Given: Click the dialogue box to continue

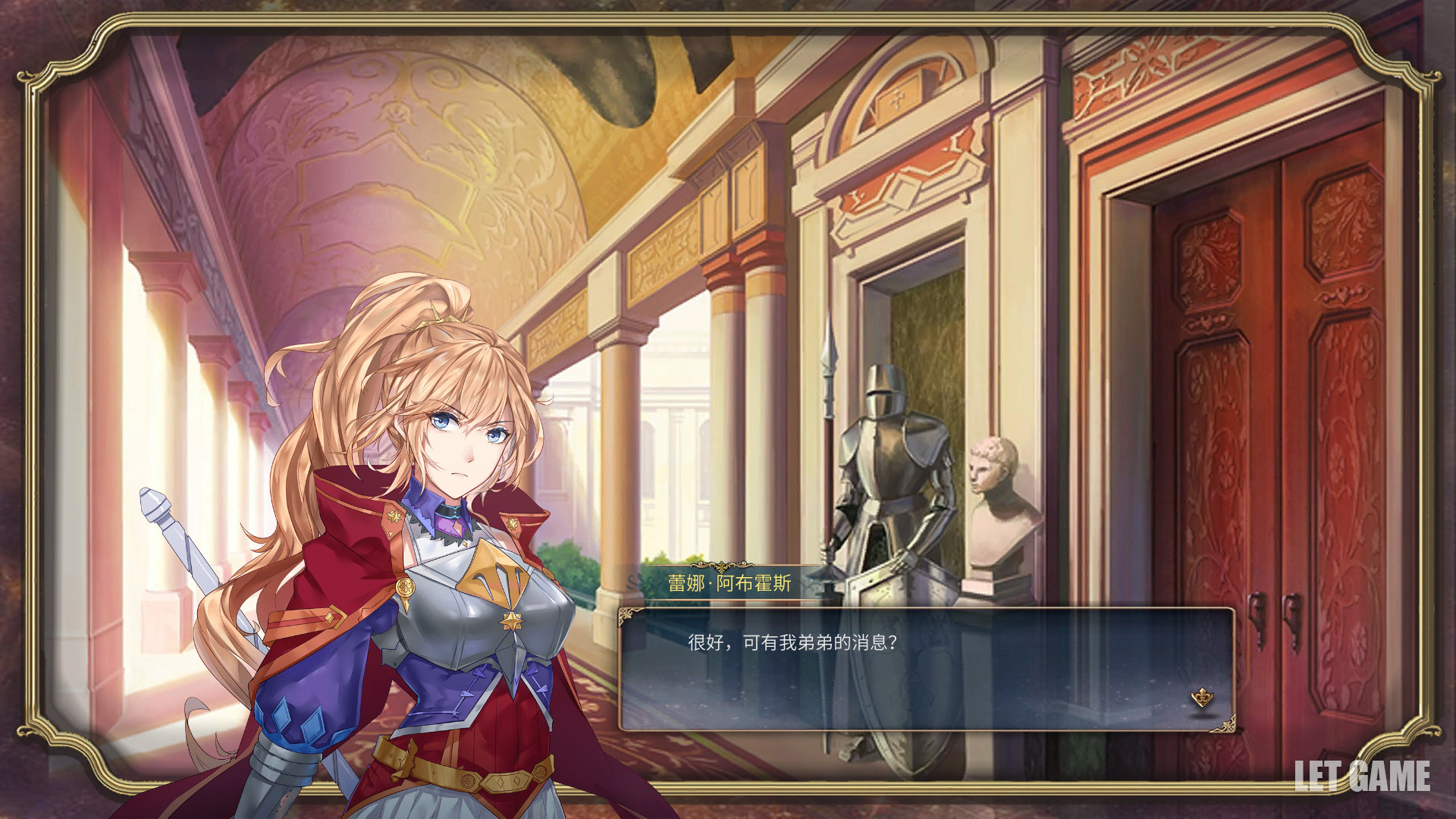Looking at the screenshot, I should tap(925, 669).
